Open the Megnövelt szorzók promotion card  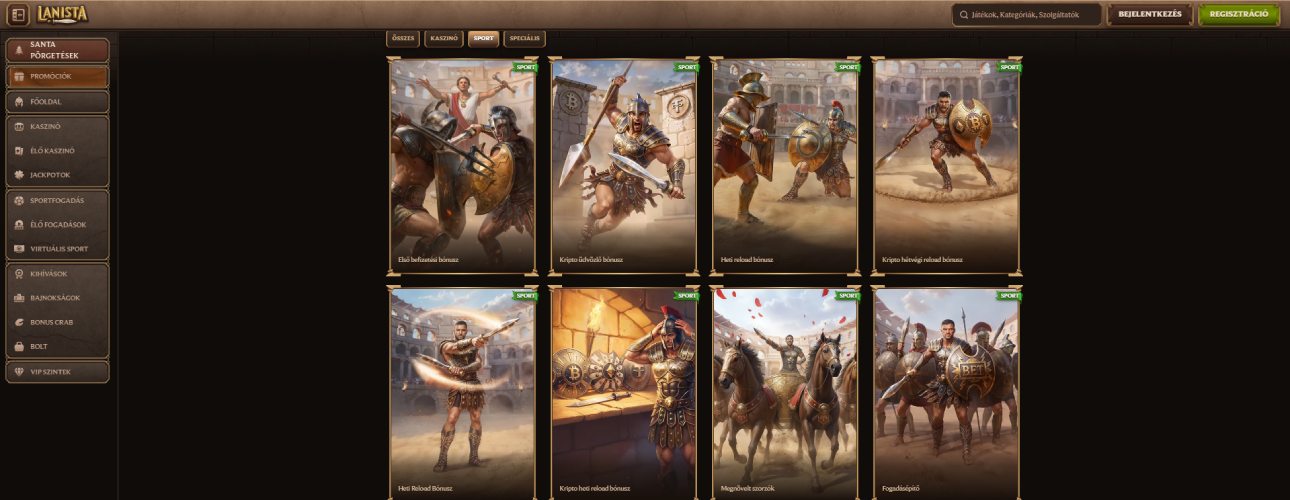click(785, 392)
